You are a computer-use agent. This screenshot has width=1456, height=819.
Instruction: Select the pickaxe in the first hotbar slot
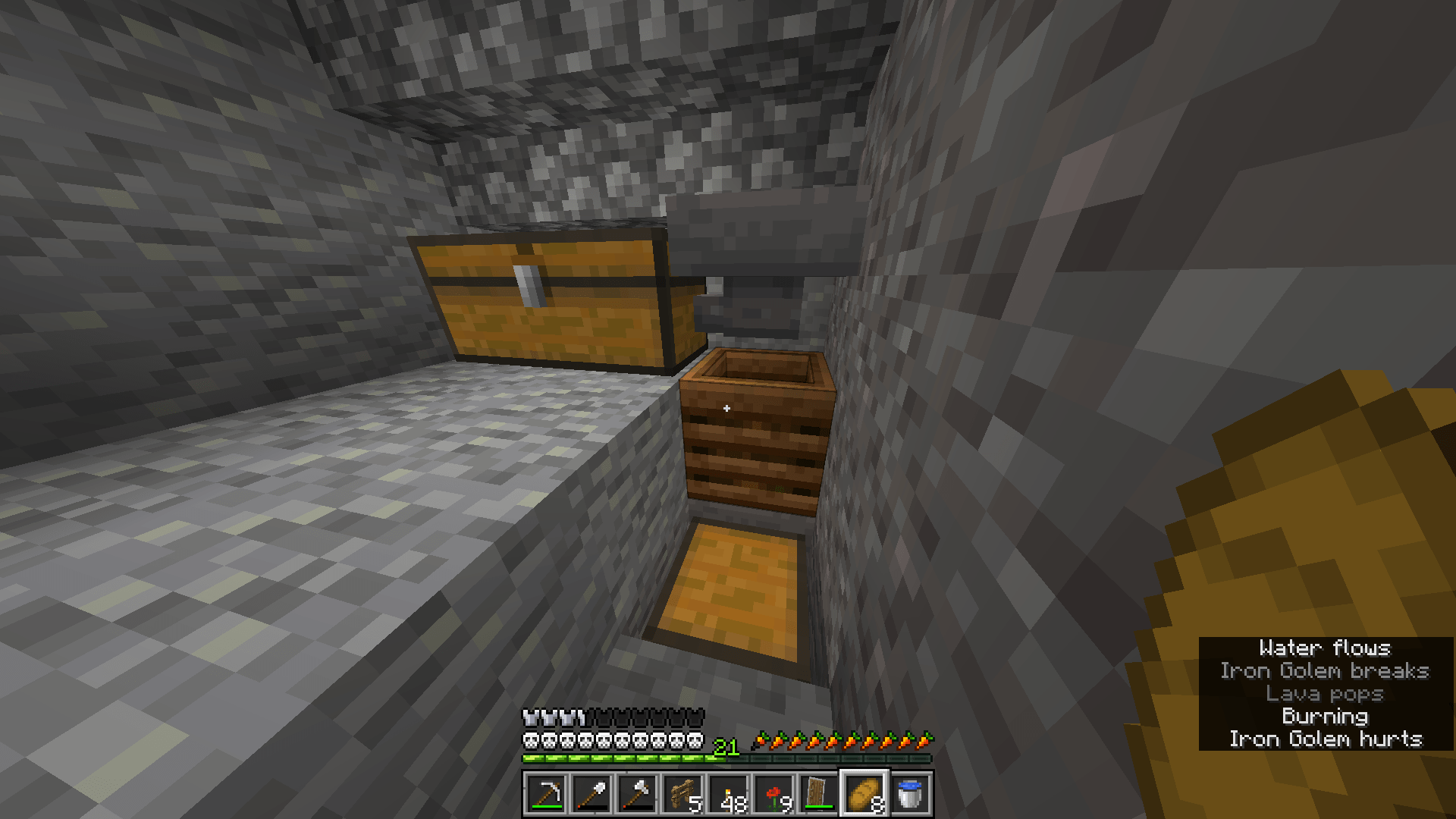pyautogui.click(x=548, y=796)
